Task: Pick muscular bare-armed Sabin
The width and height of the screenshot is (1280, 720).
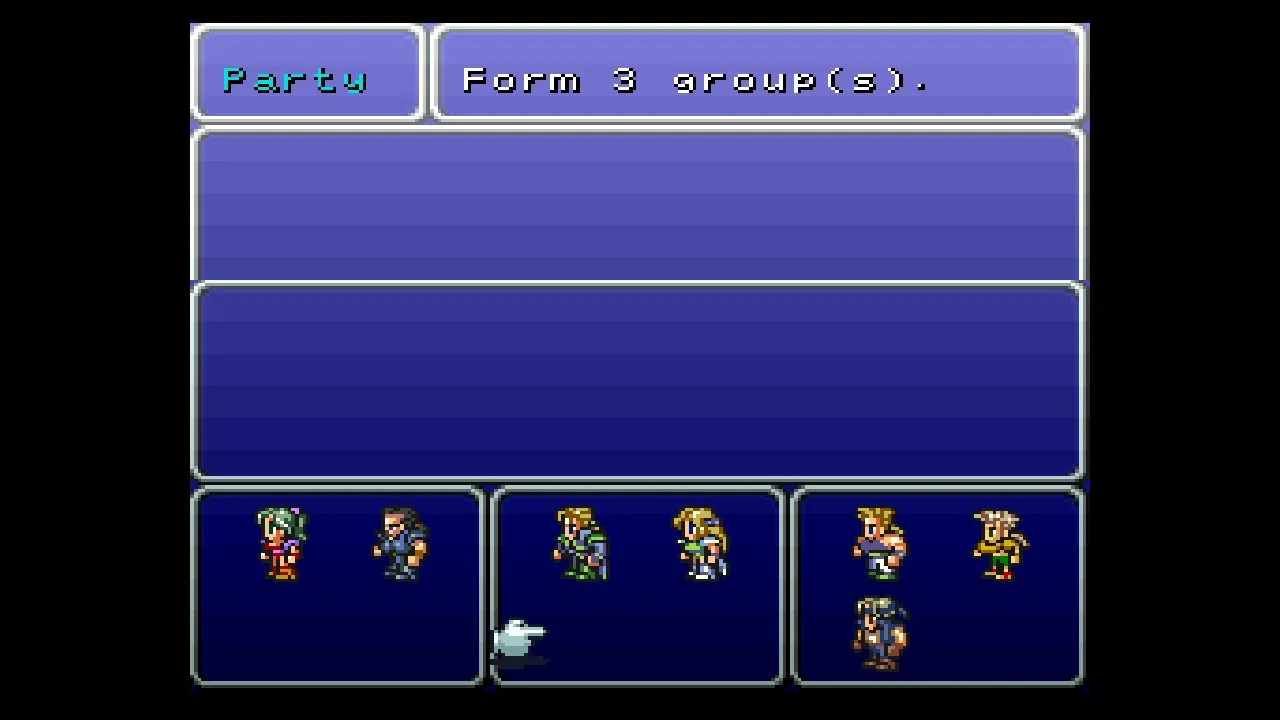Action: [x=880, y=544]
